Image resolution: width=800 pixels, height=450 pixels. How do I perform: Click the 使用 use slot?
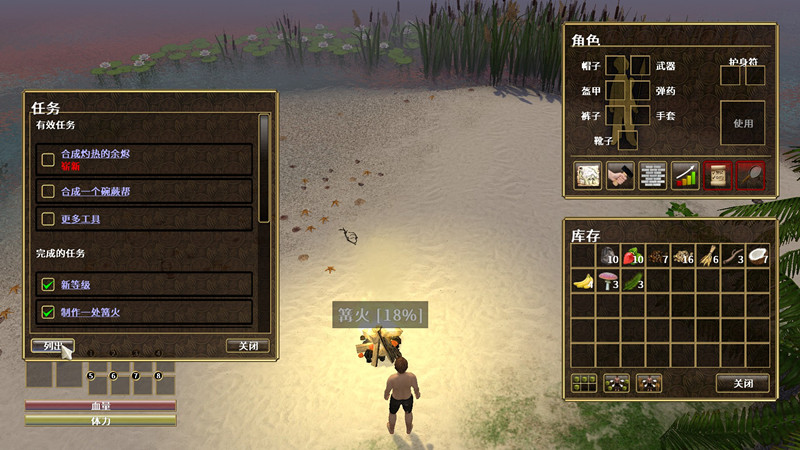point(742,123)
